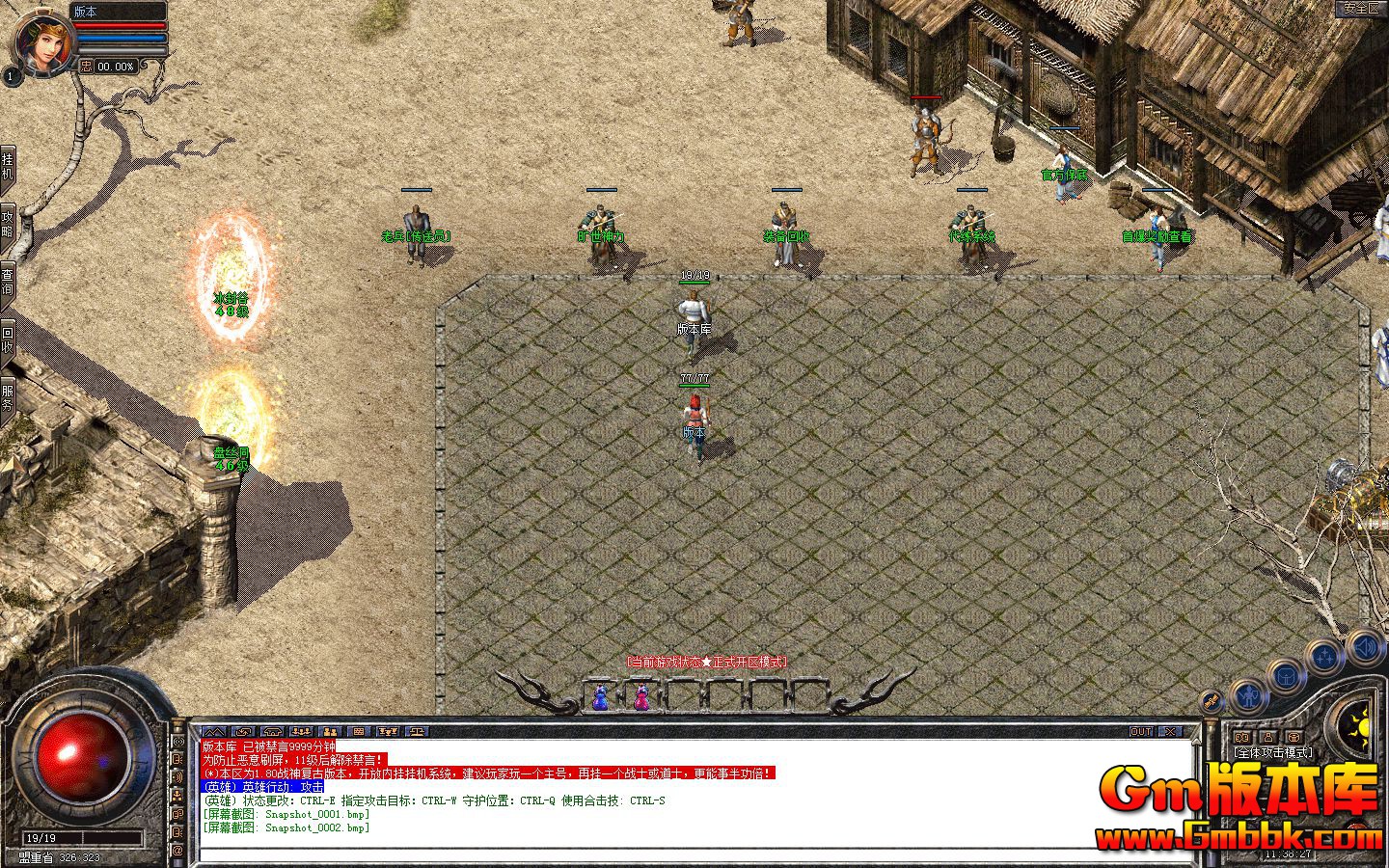Open the mail envelope icon in the toolbar
This screenshot has width=1389, height=868.
click(x=244, y=730)
